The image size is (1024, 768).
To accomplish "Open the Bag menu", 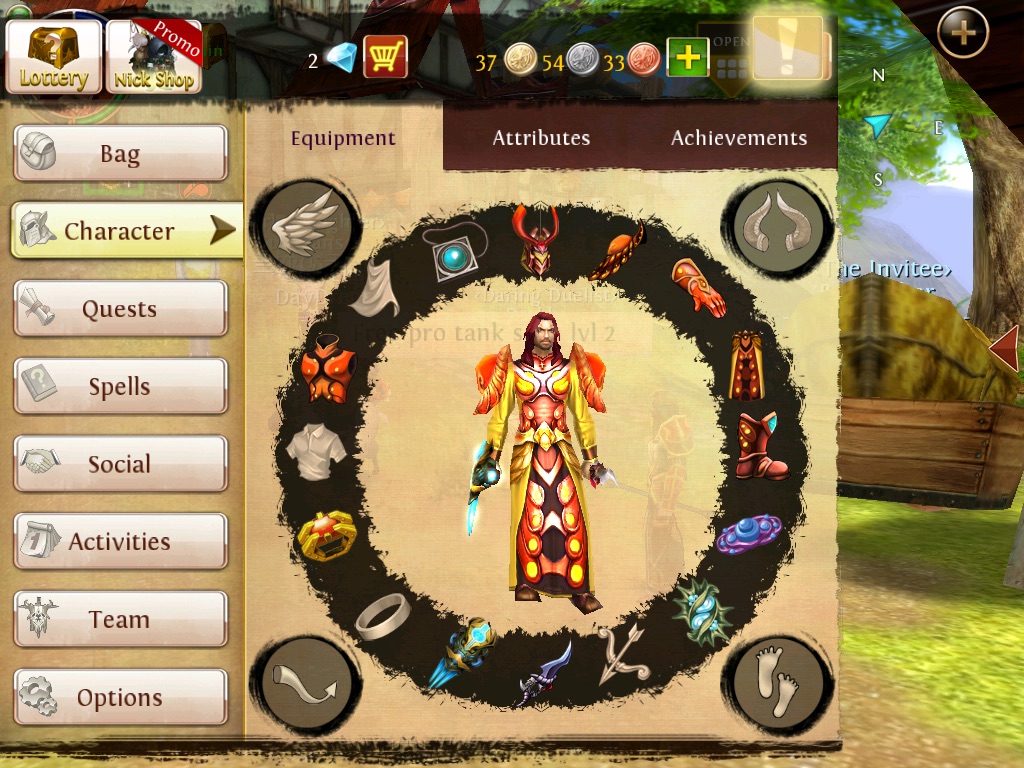I will (x=120, y=154).
